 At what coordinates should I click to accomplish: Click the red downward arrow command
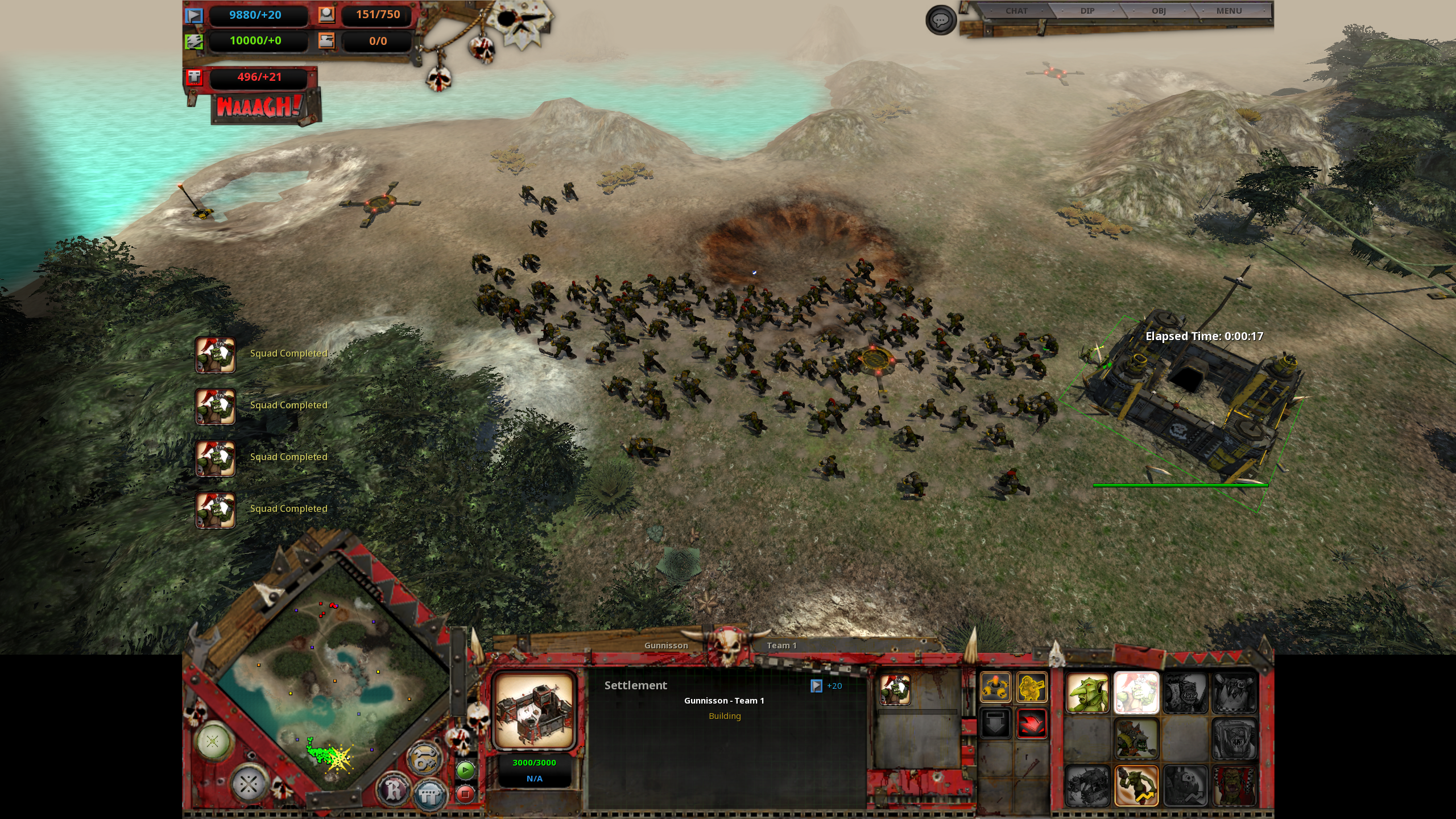coord(1032,724)
